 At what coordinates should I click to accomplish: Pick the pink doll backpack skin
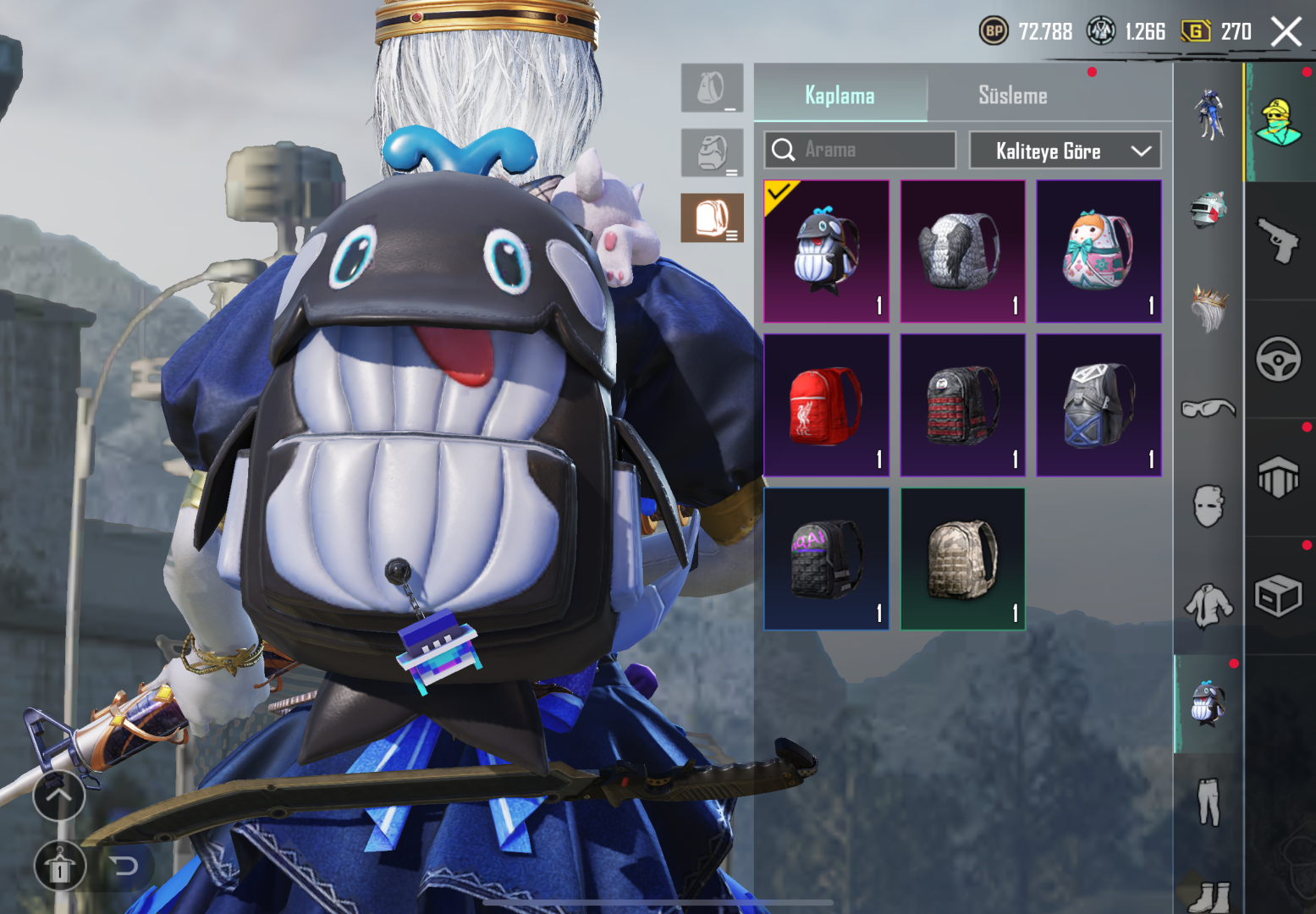coord(1099,251)
